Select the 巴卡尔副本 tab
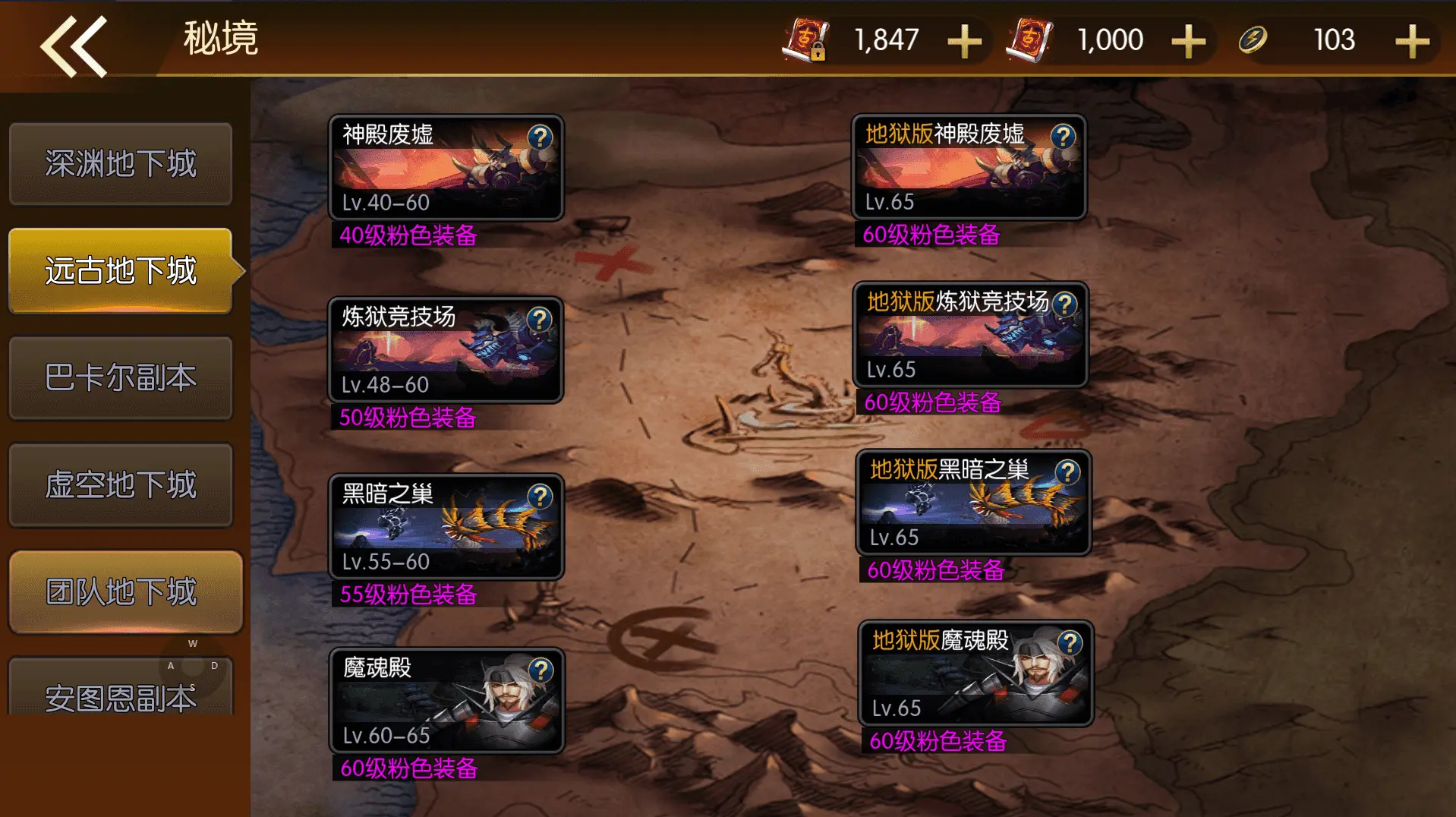Image resolution: width=1456 pixels, height=817 pixels. (121, 378)
